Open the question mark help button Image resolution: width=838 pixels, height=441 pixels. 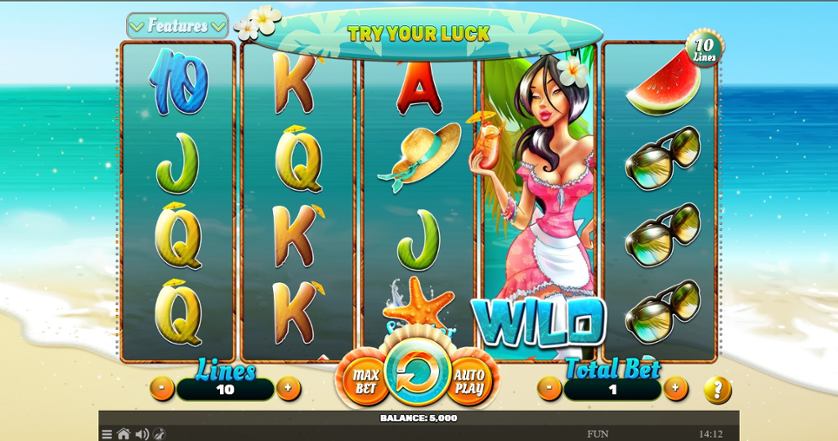[717, 388]
